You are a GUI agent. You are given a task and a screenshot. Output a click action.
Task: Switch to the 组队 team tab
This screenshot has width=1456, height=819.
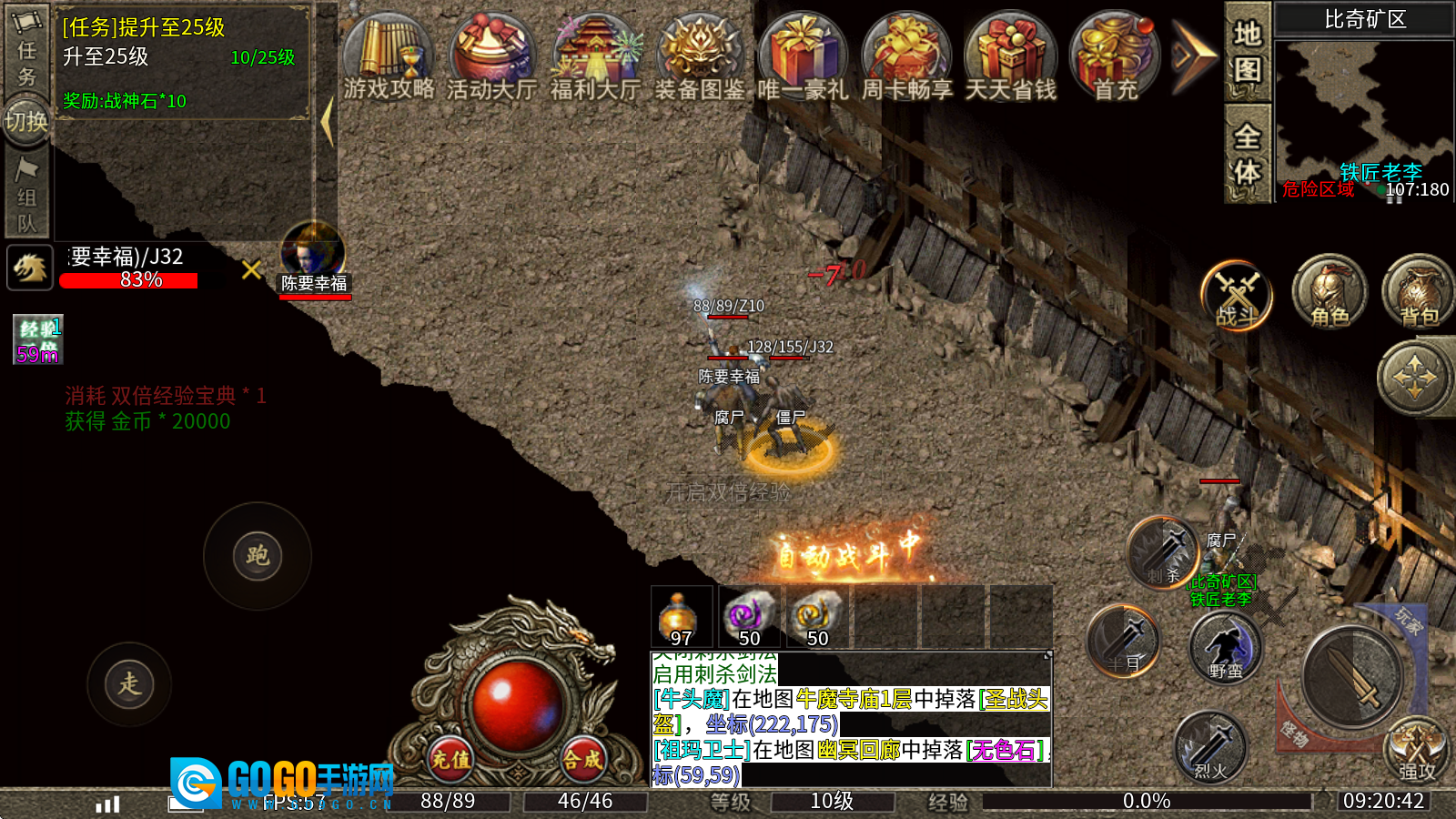[x=26, y=197]
